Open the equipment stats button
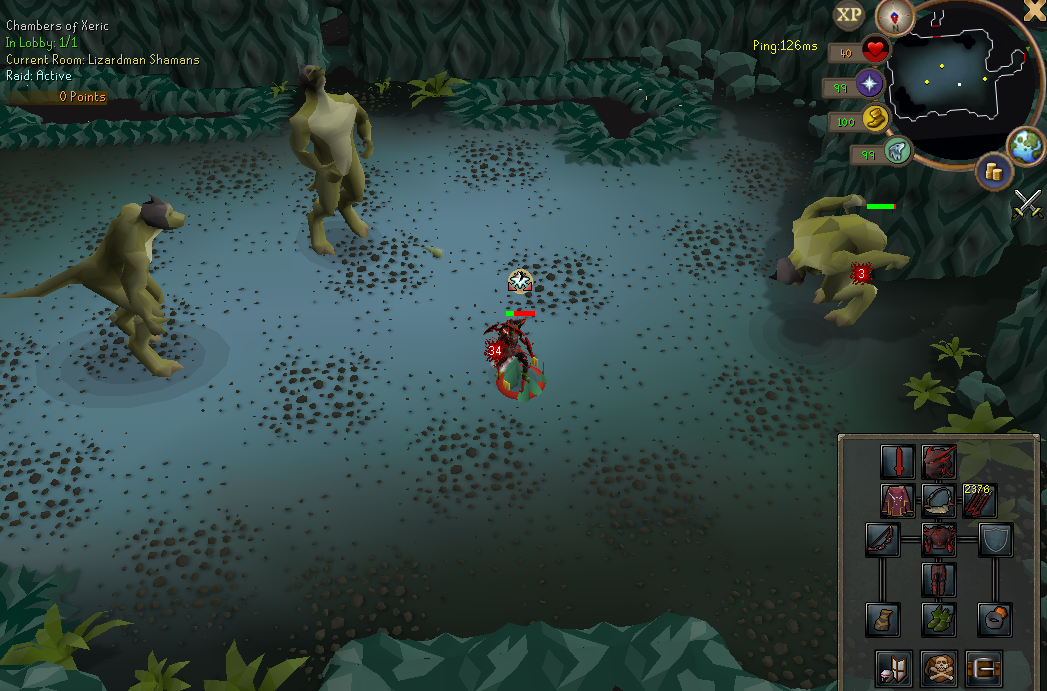Viewport: 1047px width, 691px height. (x=893, y=667)
